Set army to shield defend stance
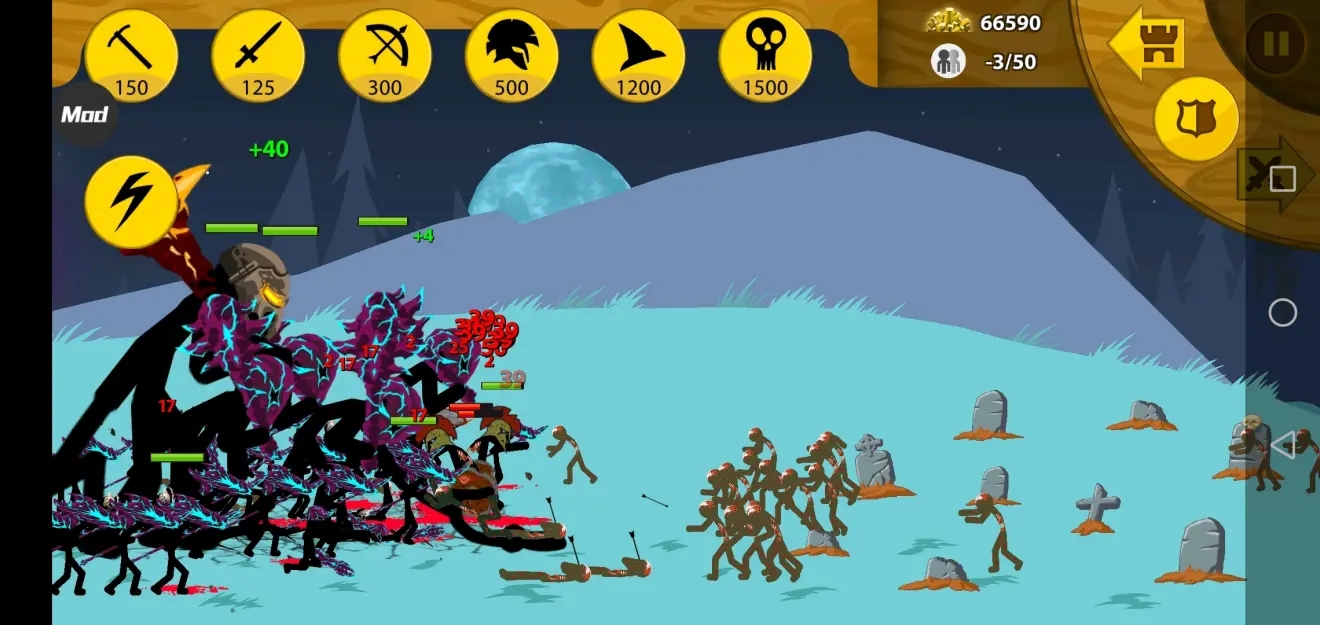 pos(1196,119)
